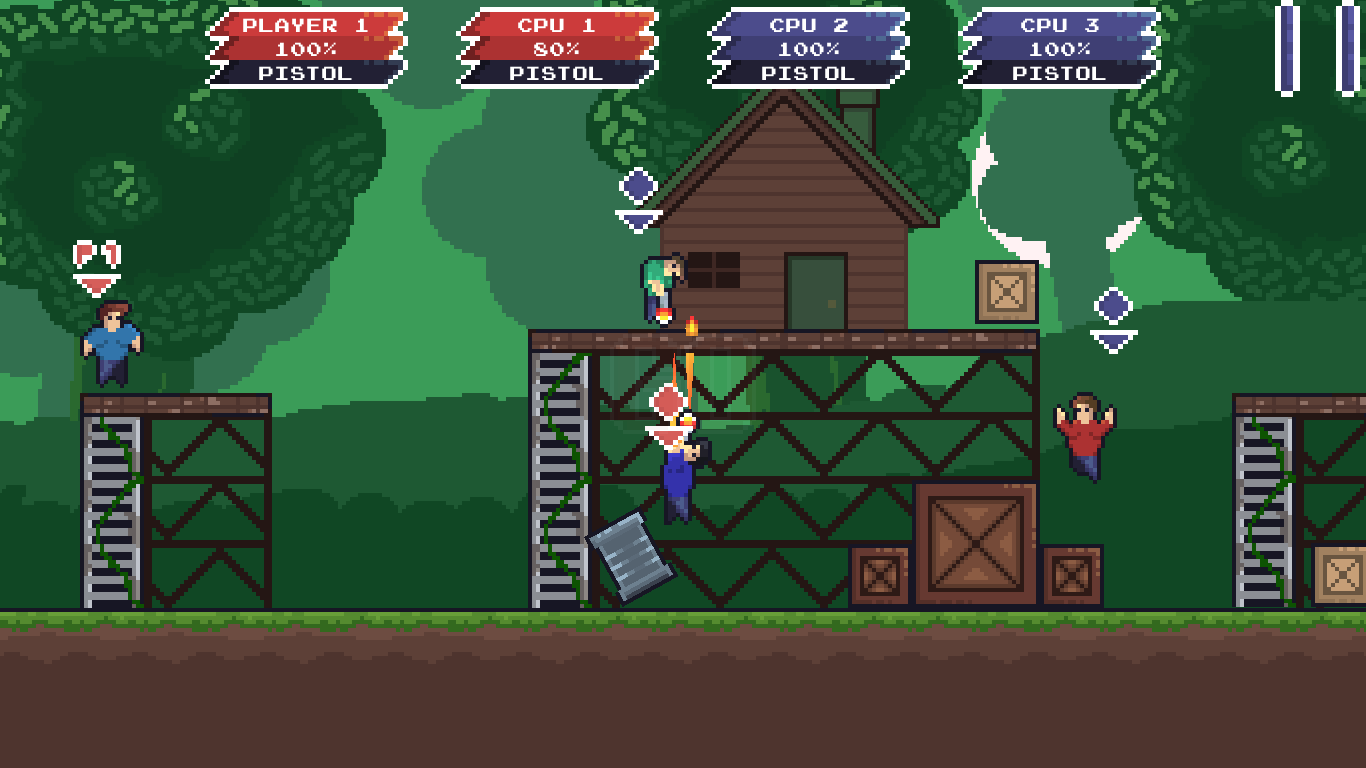Pause the game with the pause button
Screen dimensions: 1366x768
(x=1317, y=48)
